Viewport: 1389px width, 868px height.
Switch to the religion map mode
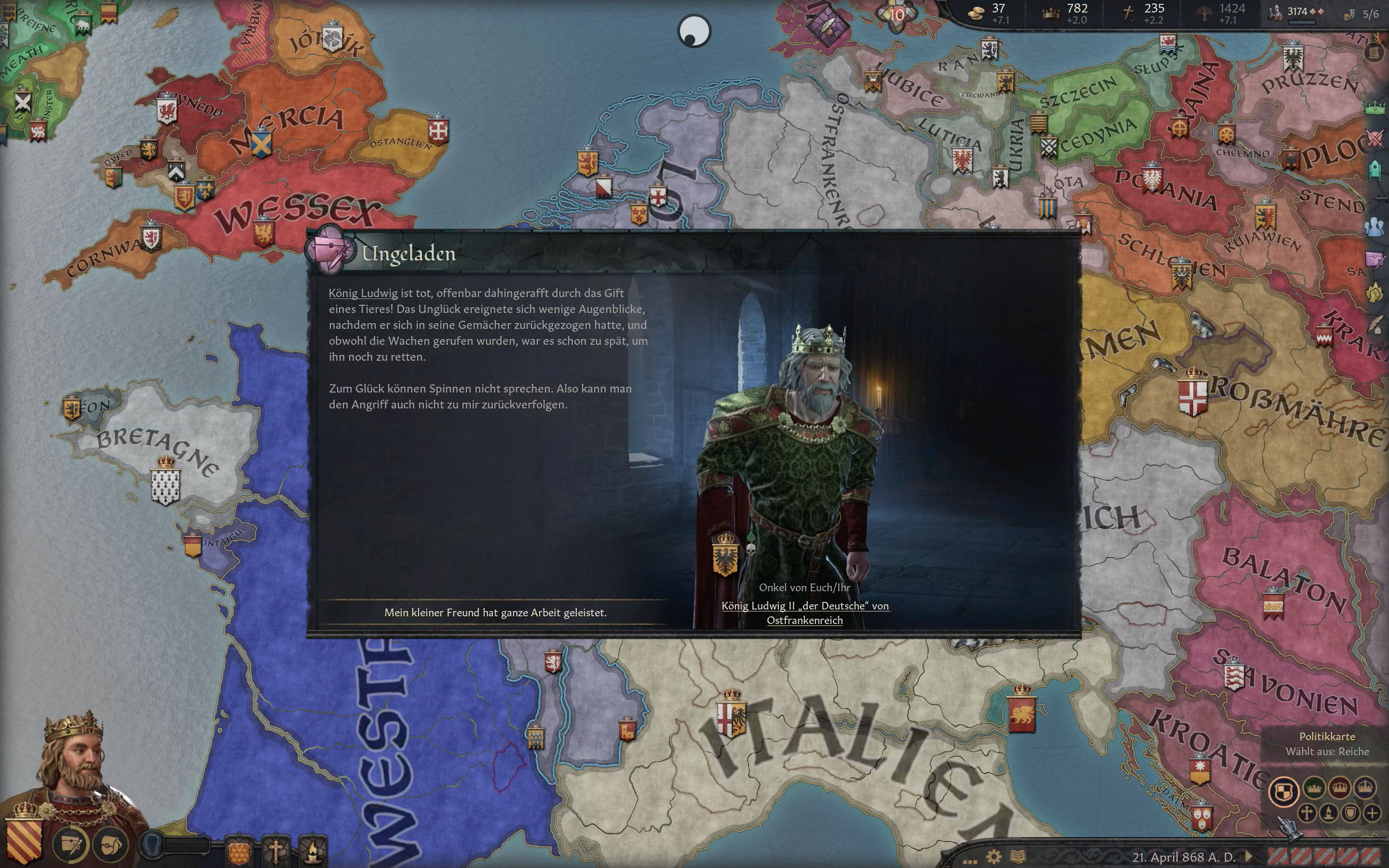[x=1307, y=814]
